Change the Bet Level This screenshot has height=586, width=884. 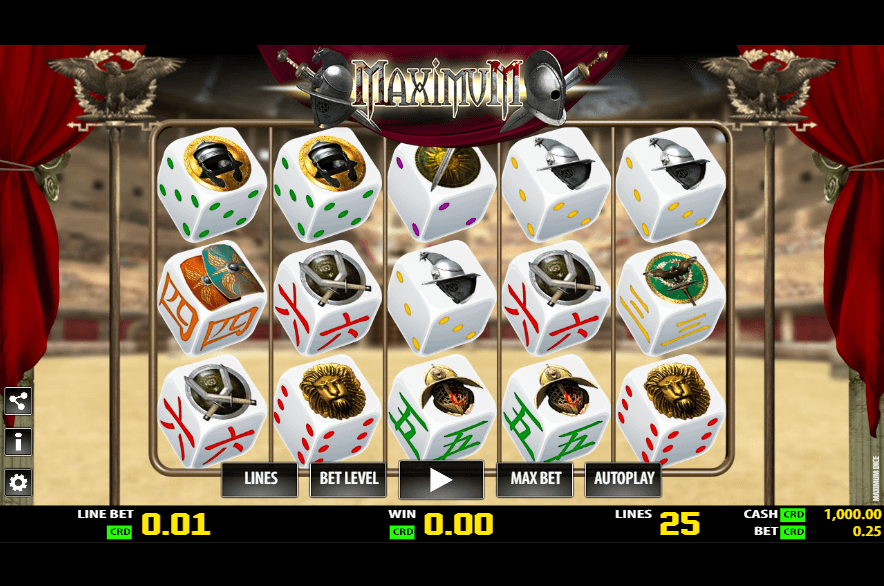(x=348, y=479)
